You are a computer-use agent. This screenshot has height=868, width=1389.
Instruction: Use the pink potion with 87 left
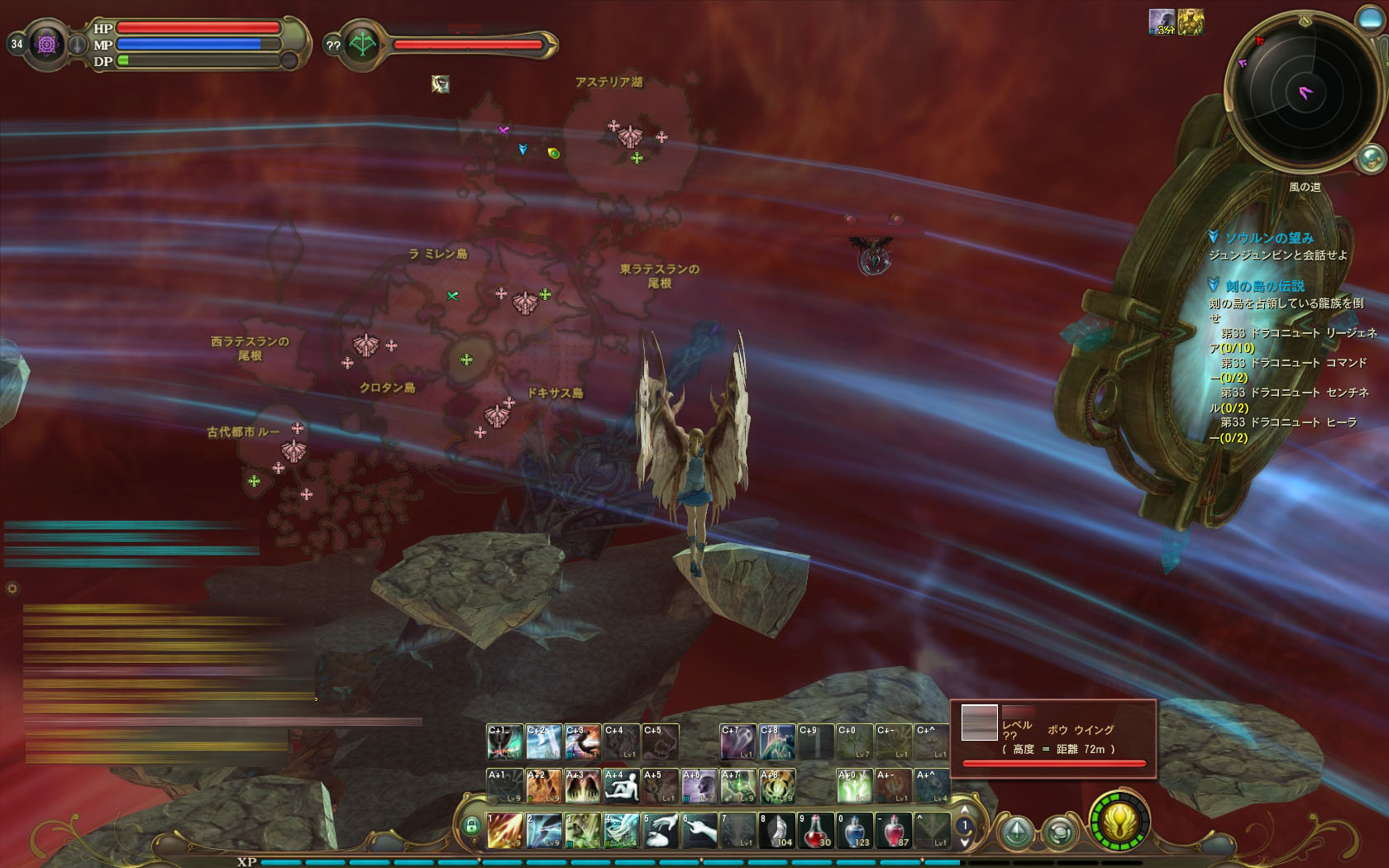(894, 830)
